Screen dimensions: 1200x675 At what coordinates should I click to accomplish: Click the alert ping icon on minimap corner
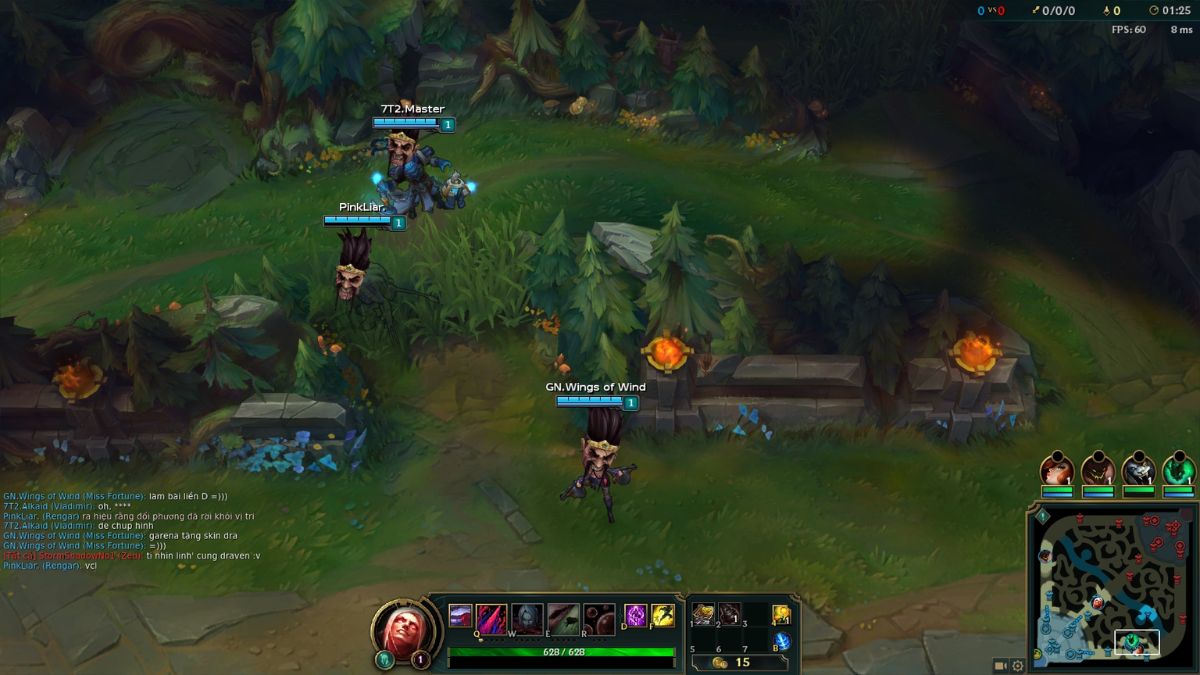pos(1043,516)
